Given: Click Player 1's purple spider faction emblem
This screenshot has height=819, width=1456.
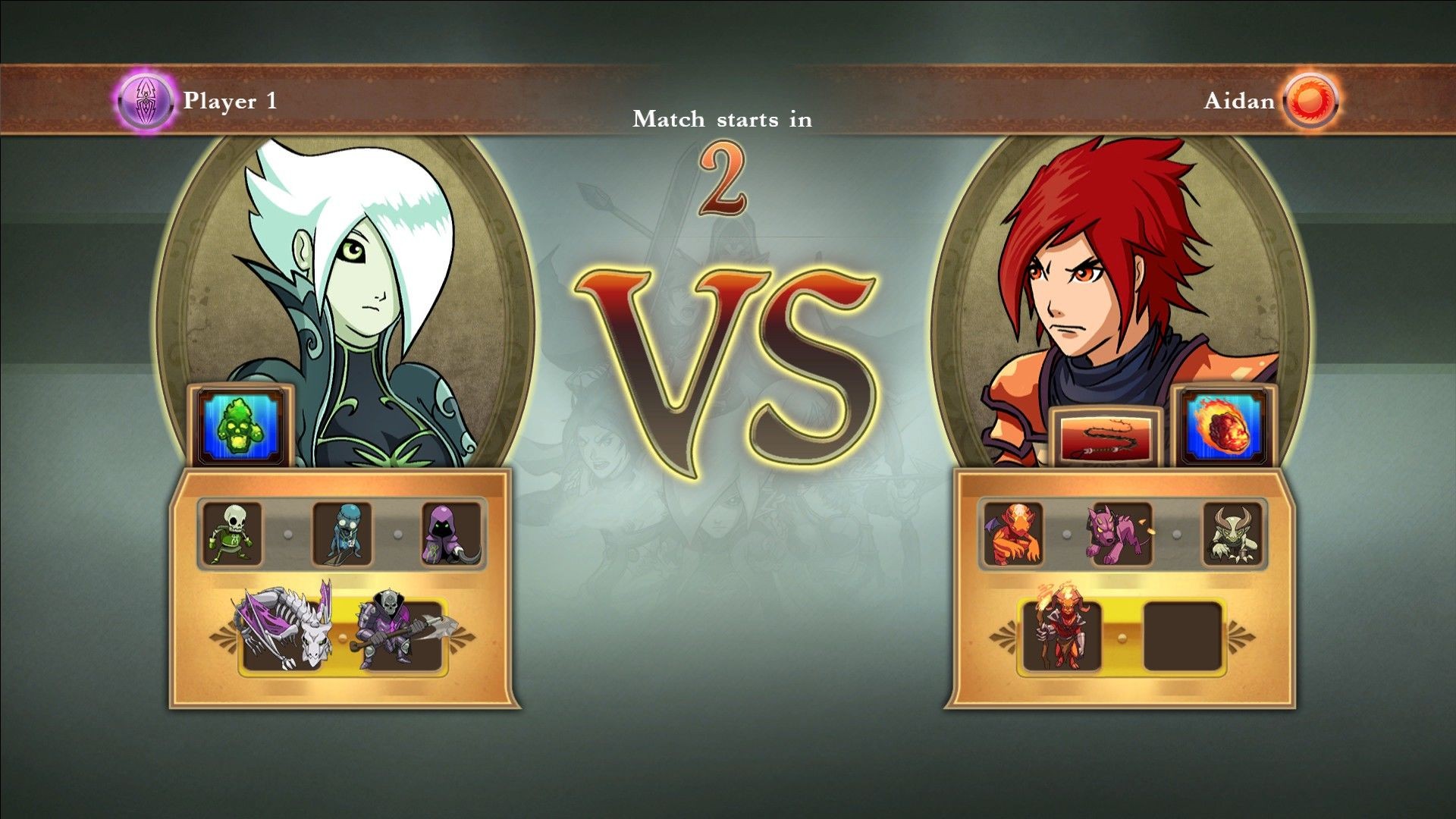Looking at the screenshot, I should tap(145, 100).
